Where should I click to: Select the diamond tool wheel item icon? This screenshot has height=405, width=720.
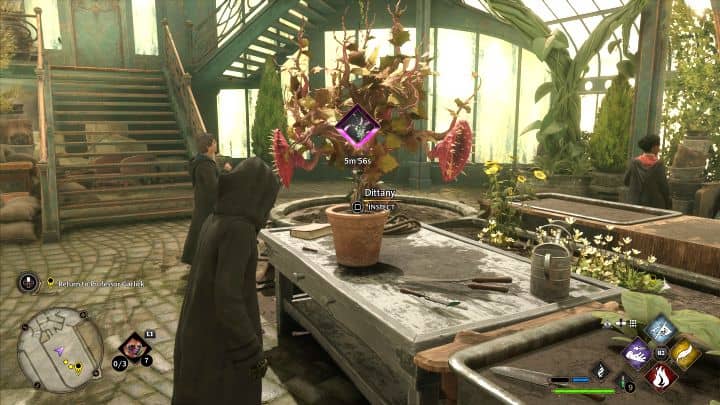click(x=133, y=348)
